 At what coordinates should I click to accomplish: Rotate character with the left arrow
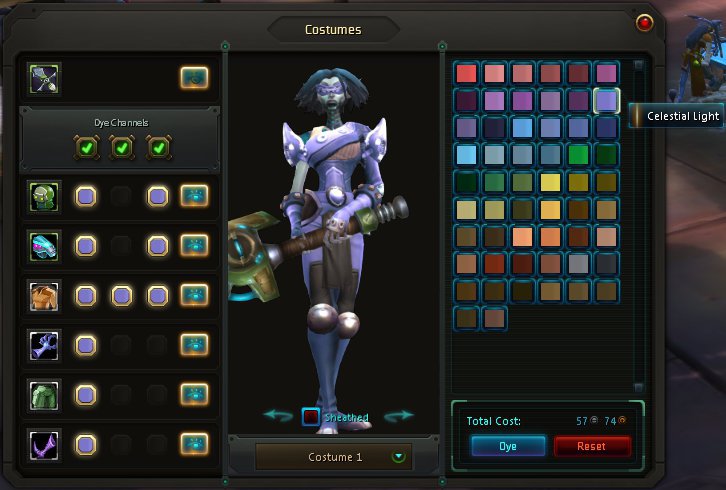(x=278, y=416)
